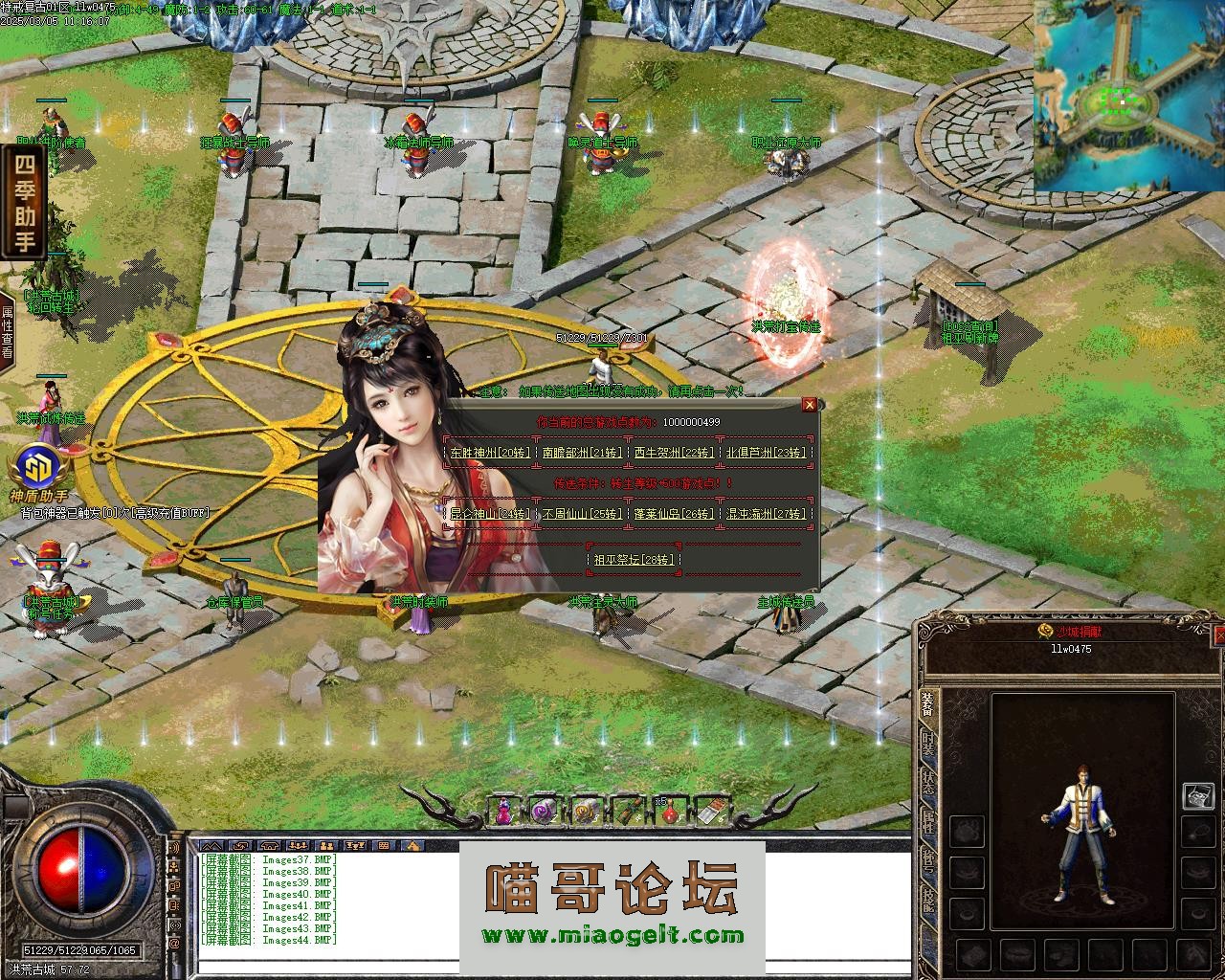The width and height of the screenshot is (1225, 980).
Task: Open the 神盾助手 shield icon
Action: point(38,469)
